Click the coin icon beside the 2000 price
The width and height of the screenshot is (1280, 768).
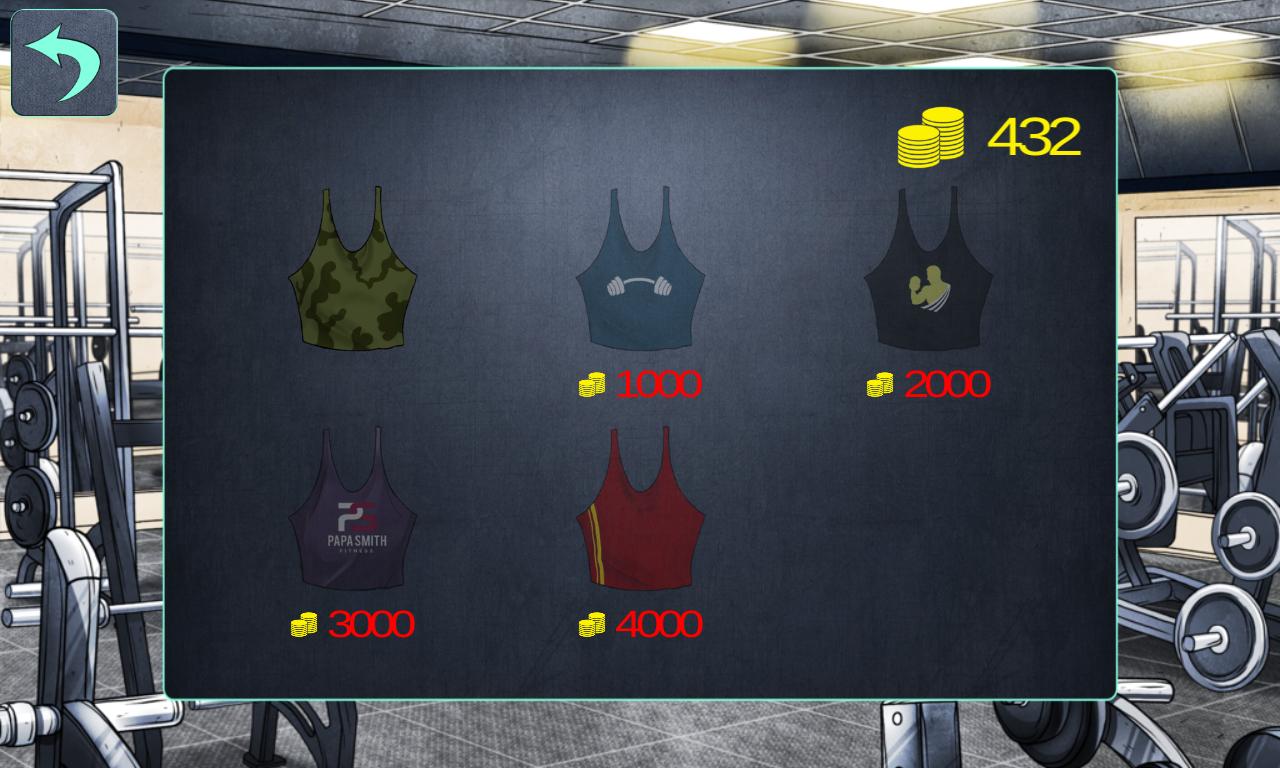(x=880, y=382)
